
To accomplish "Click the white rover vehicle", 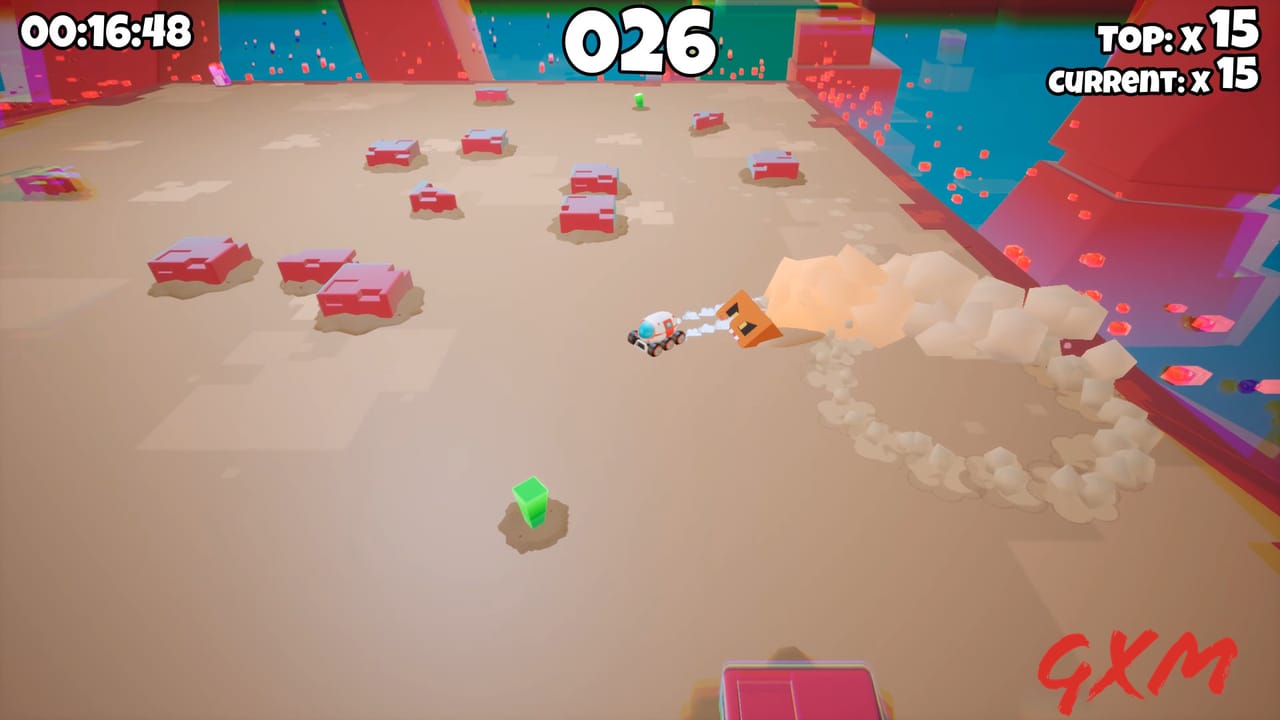I will coord(655,330).
